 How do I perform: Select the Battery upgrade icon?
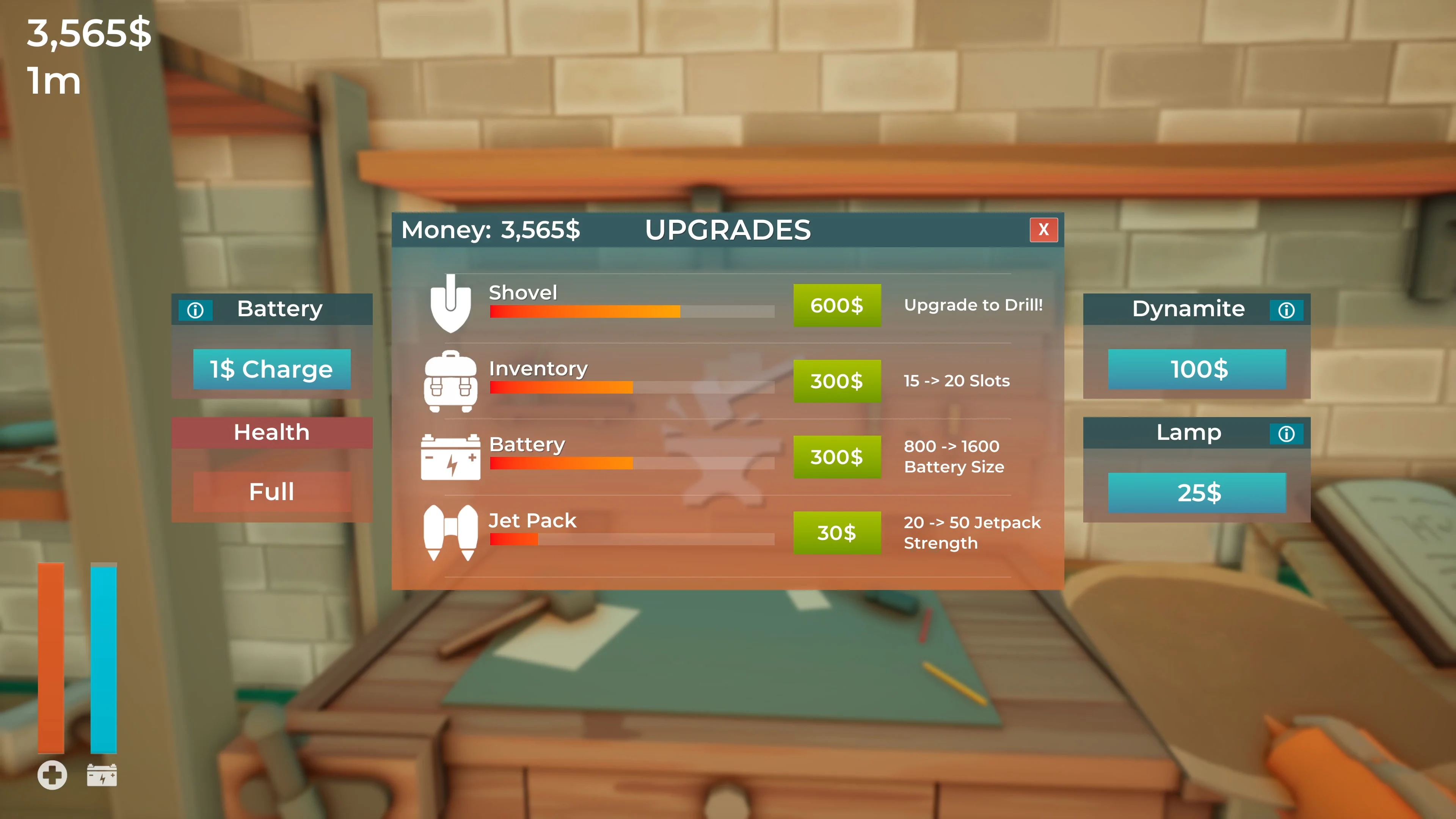click(x=450, y=457)
